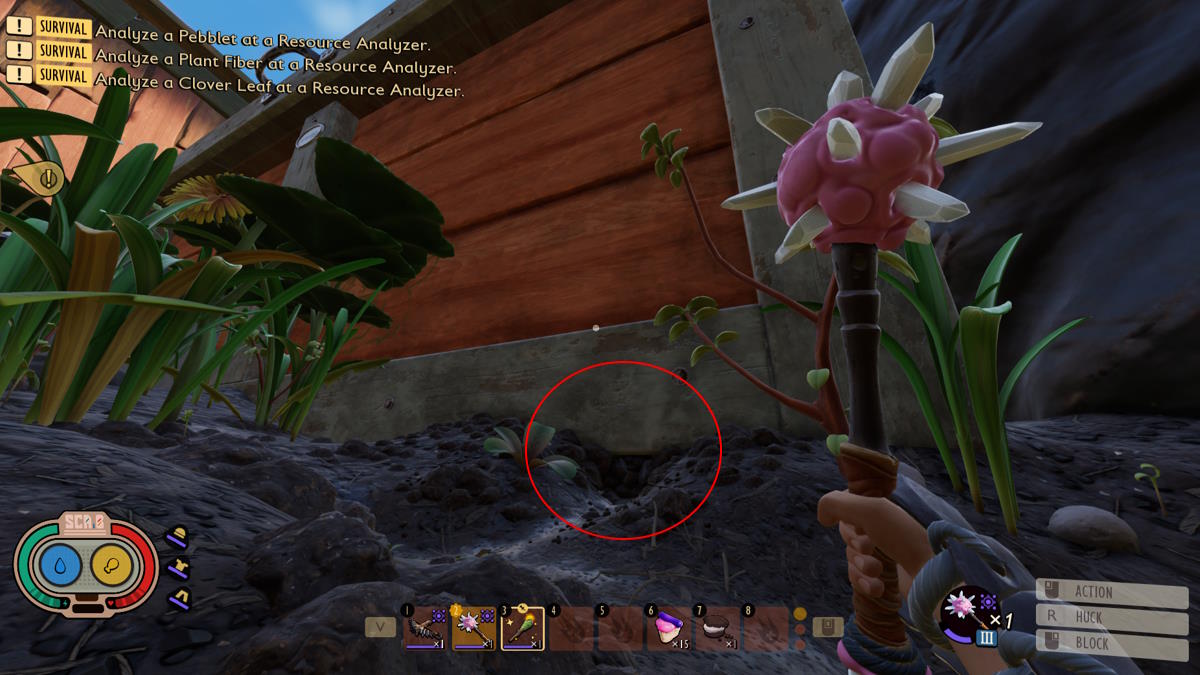
Task: Select the Plant Fiber analysis quest entry
Action: click(x=275, y=67)
